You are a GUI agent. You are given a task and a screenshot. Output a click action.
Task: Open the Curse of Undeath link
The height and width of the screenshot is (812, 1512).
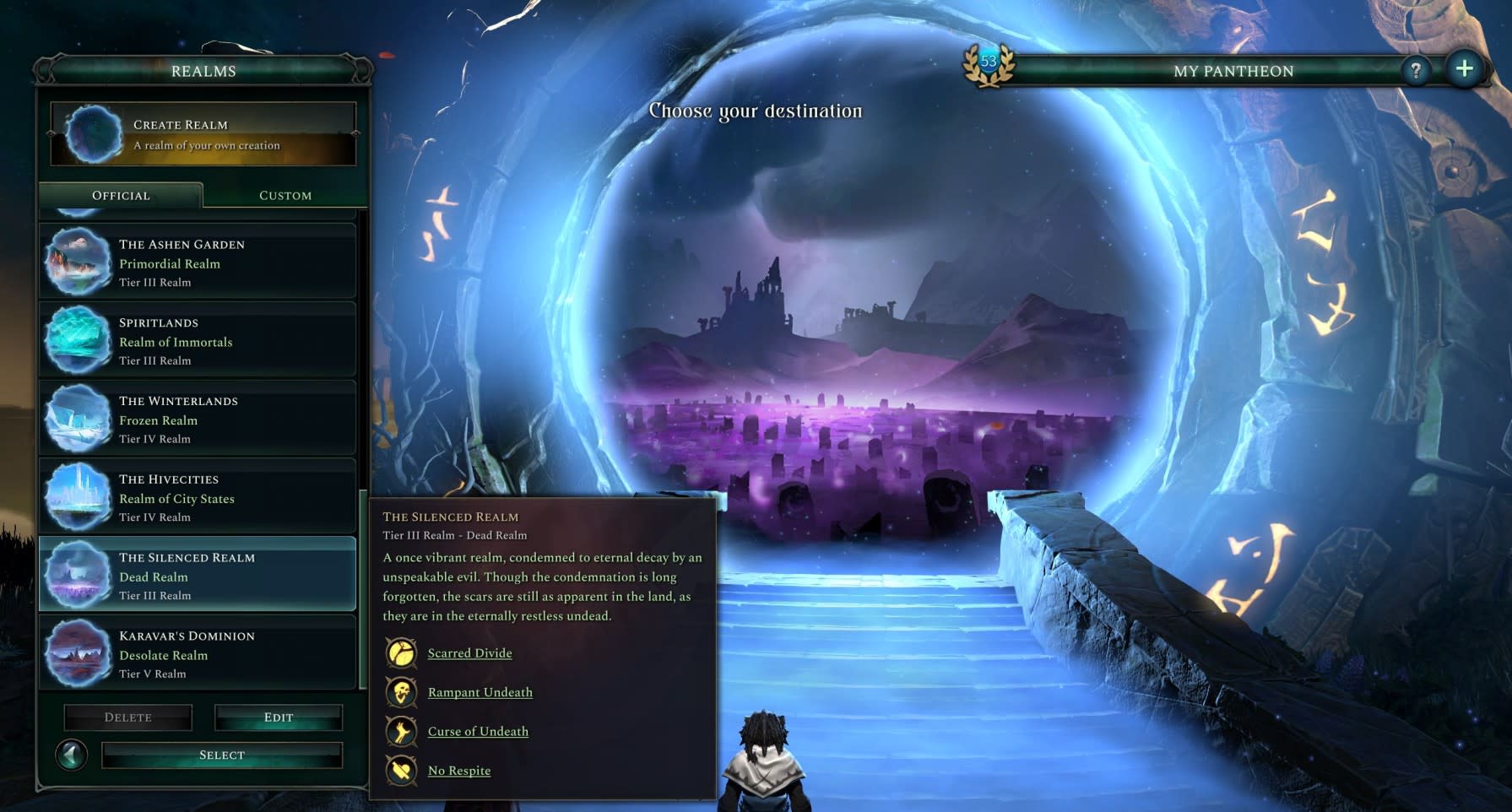pyautogui.click(x=478, y=731)
